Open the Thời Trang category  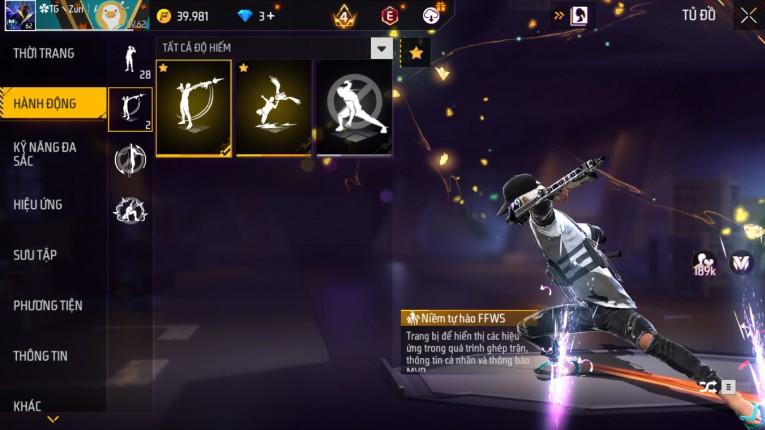tap(44, 53)
